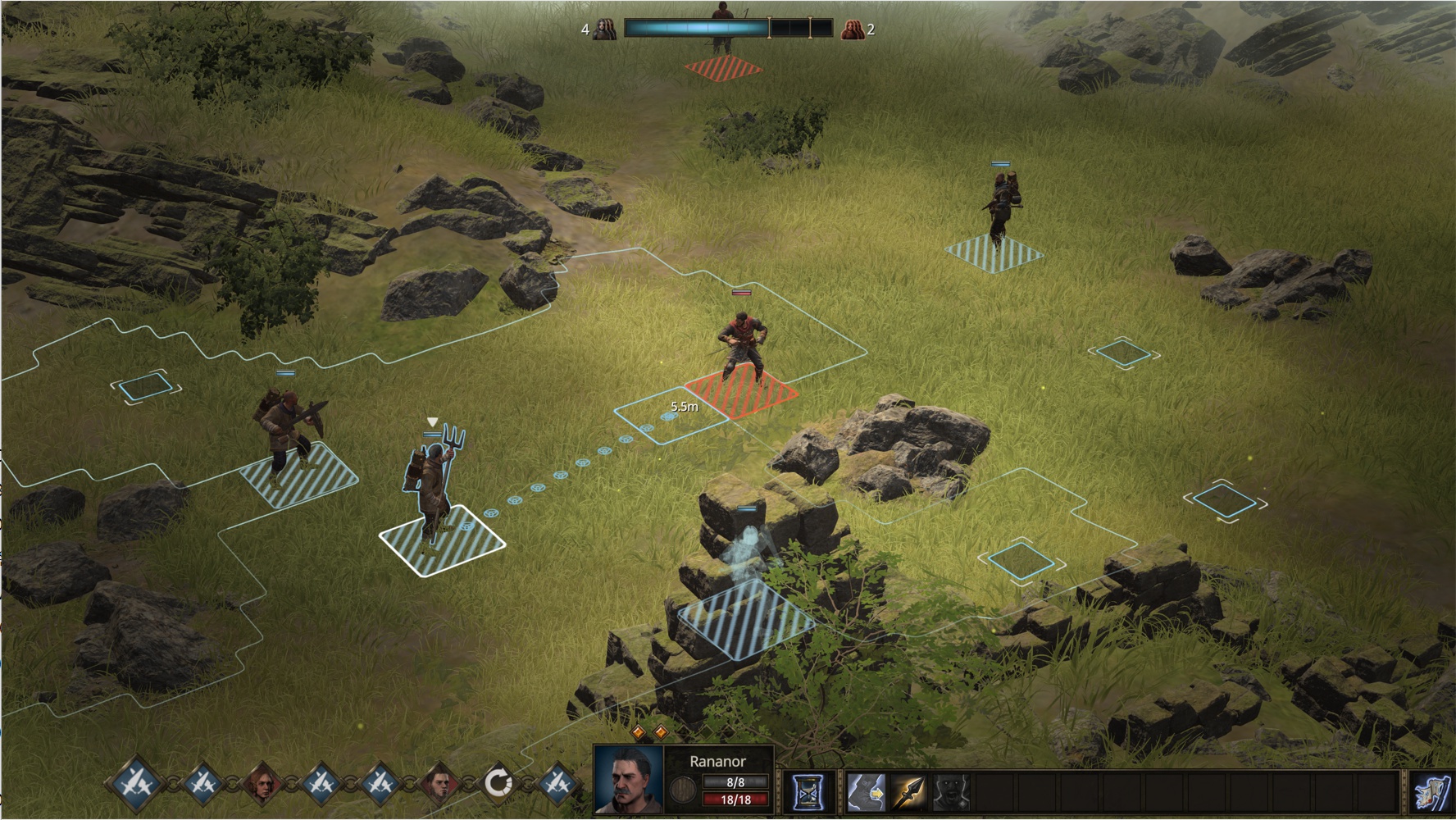The width and height of the screenshot is (1456, 820).
Task: Select the spear thrust attack ability
Action: 908,792
